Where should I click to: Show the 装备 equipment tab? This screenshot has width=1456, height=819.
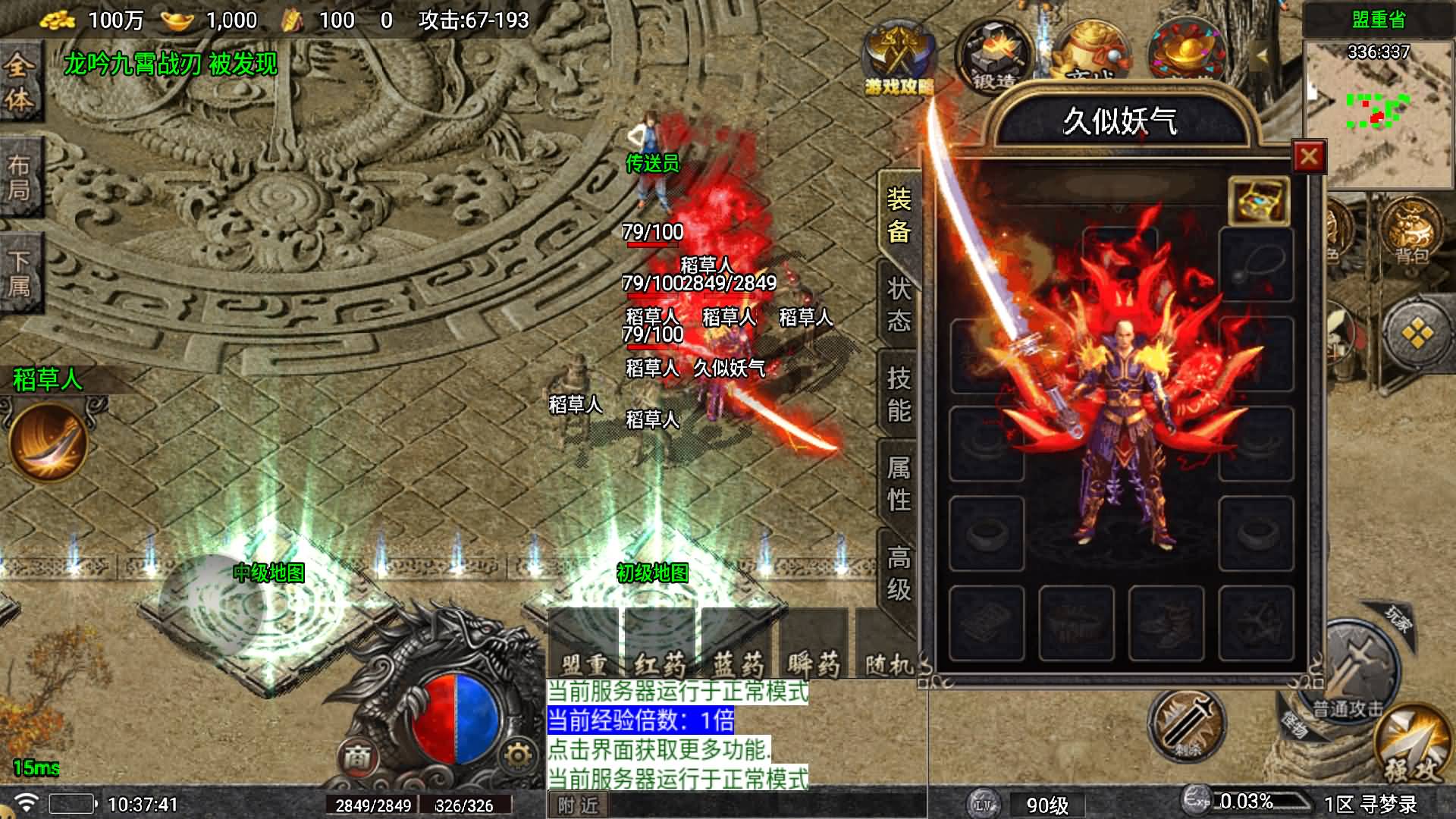(899, 215)
